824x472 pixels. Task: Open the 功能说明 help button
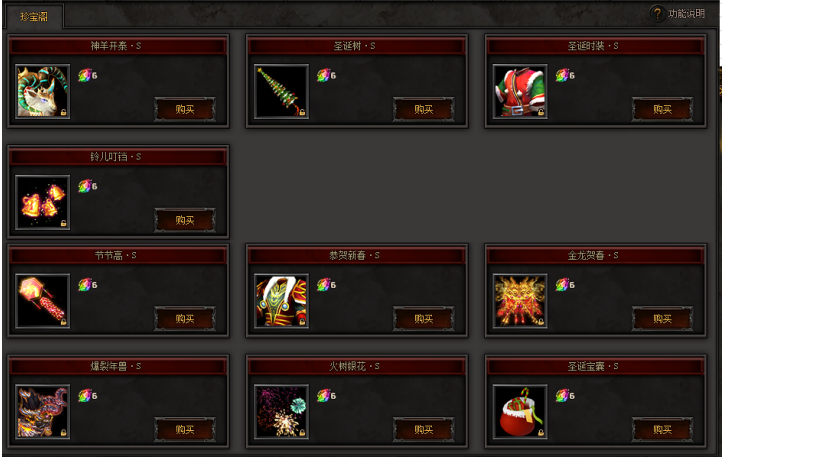tap(678, 14)
